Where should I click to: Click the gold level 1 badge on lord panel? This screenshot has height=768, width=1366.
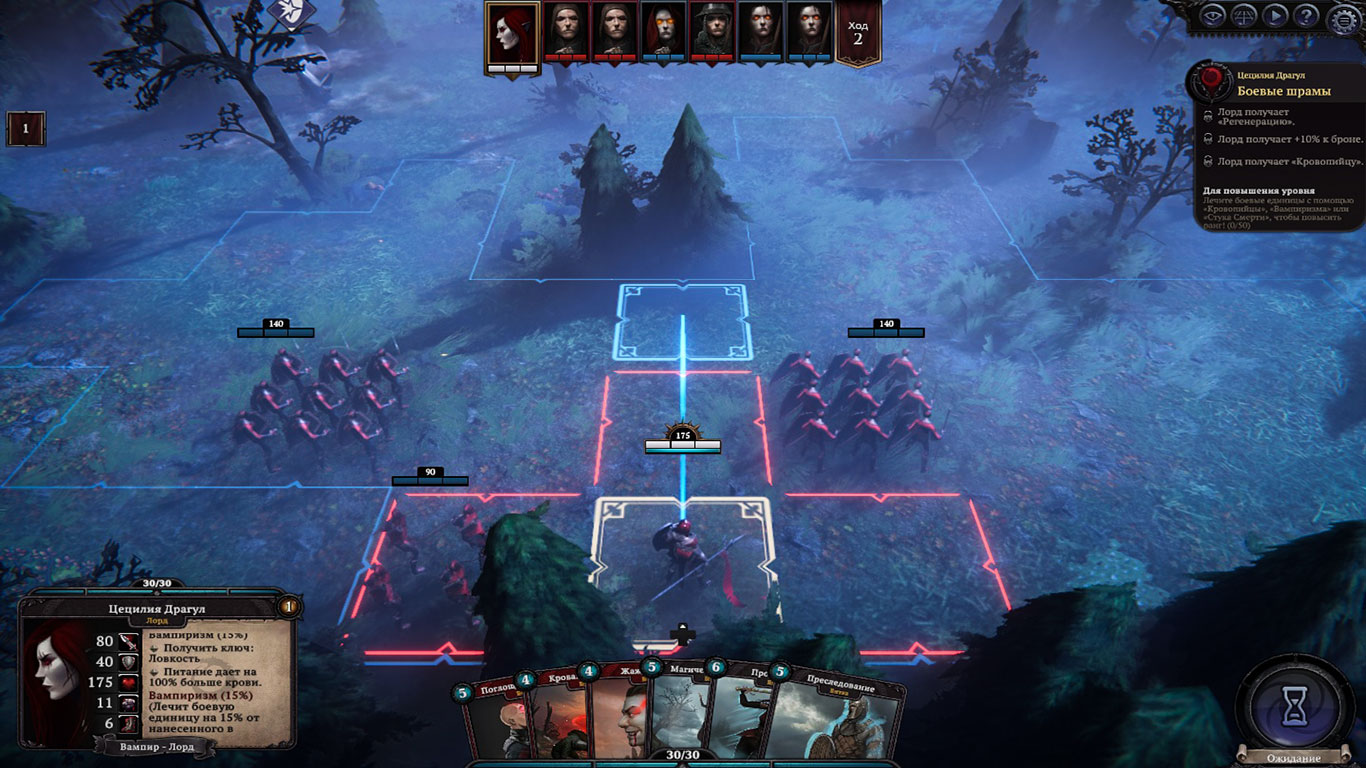[x=289, y=606]
